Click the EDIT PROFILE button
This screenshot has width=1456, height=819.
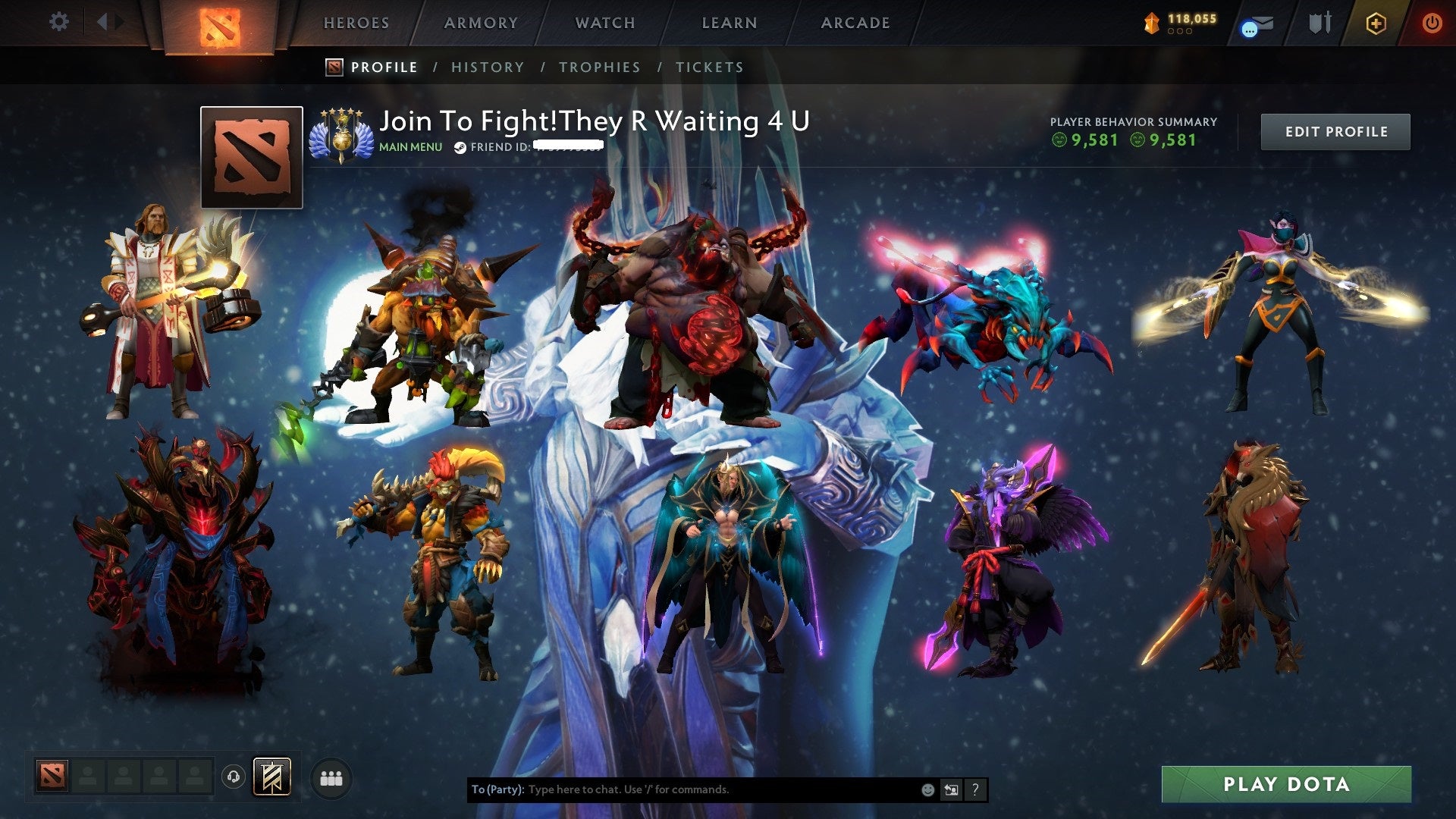pyautogui.click(x=1335, y=130)
